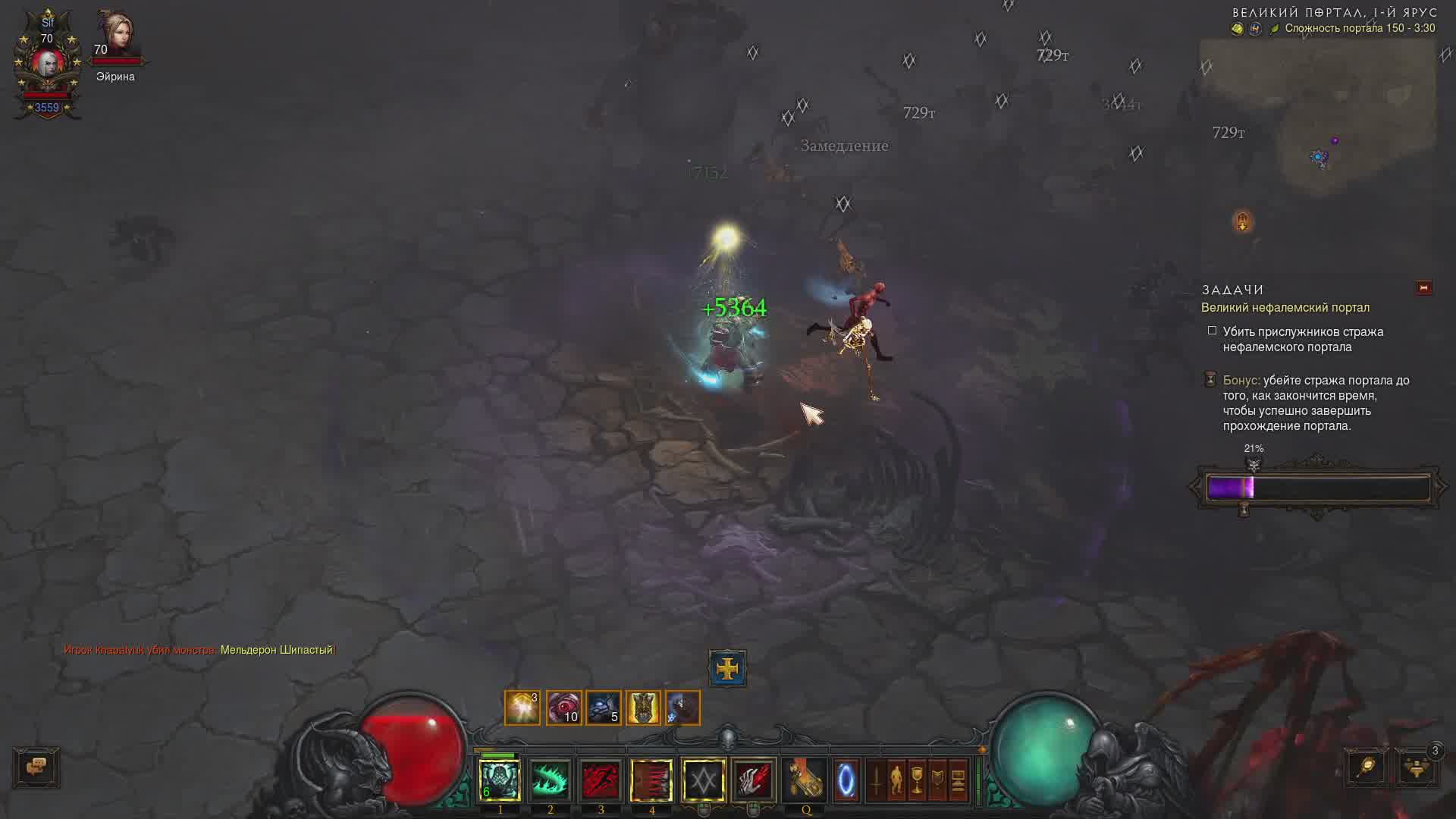This screenshot has width=1456, height=819.
Task: Click the golden cross buff icon
Action: coord(727,668)
